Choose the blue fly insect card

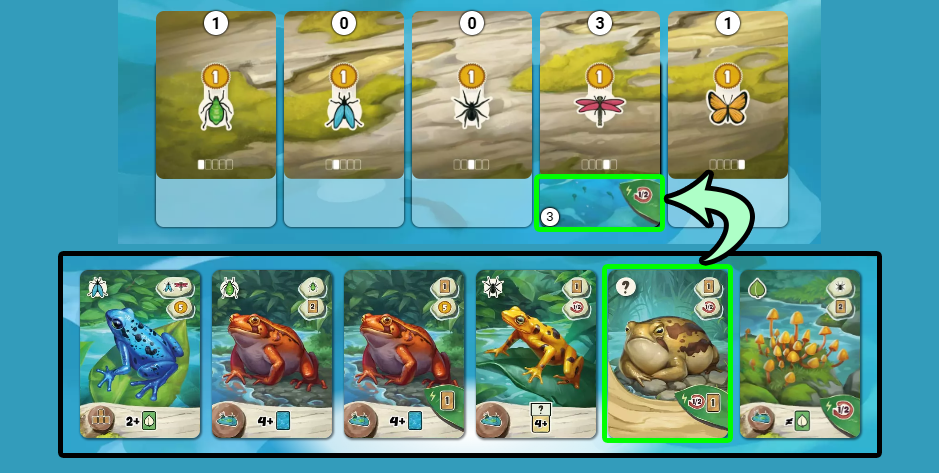(343, 96)
